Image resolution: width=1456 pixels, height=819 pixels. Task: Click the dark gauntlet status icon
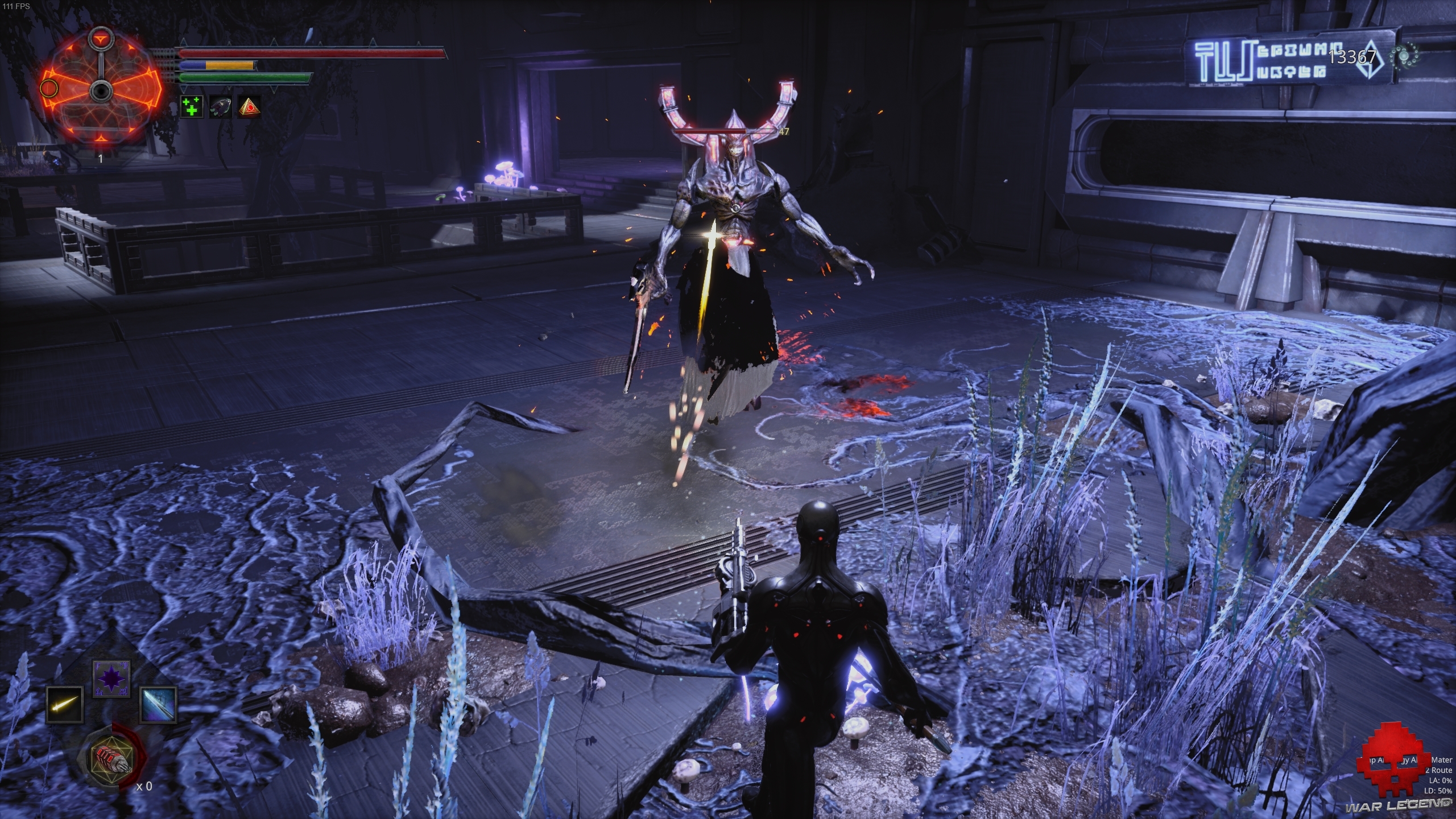coord(220,106)
